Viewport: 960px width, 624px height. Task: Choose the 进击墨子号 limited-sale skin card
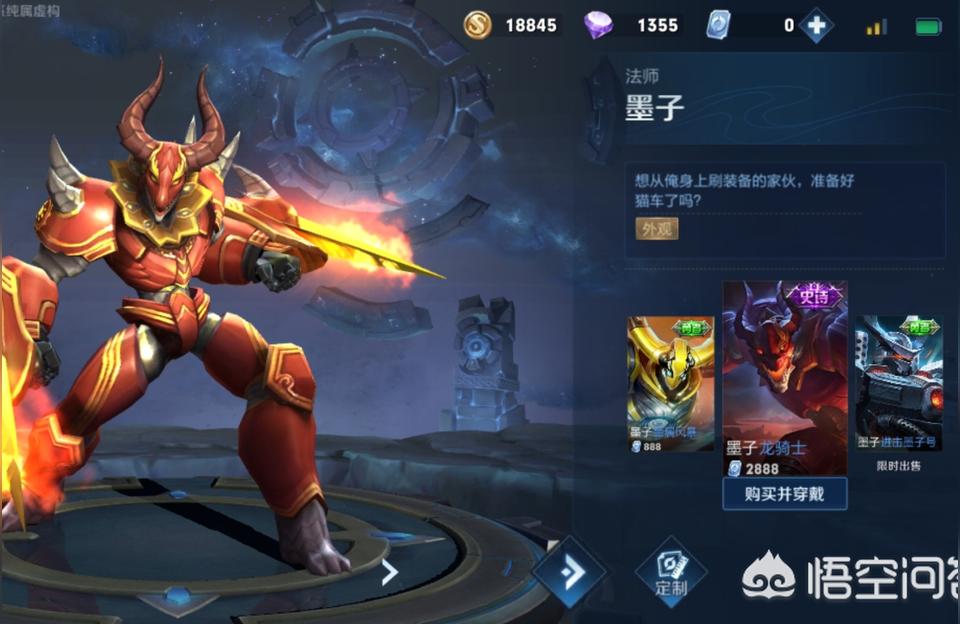(x=898, y=384)
